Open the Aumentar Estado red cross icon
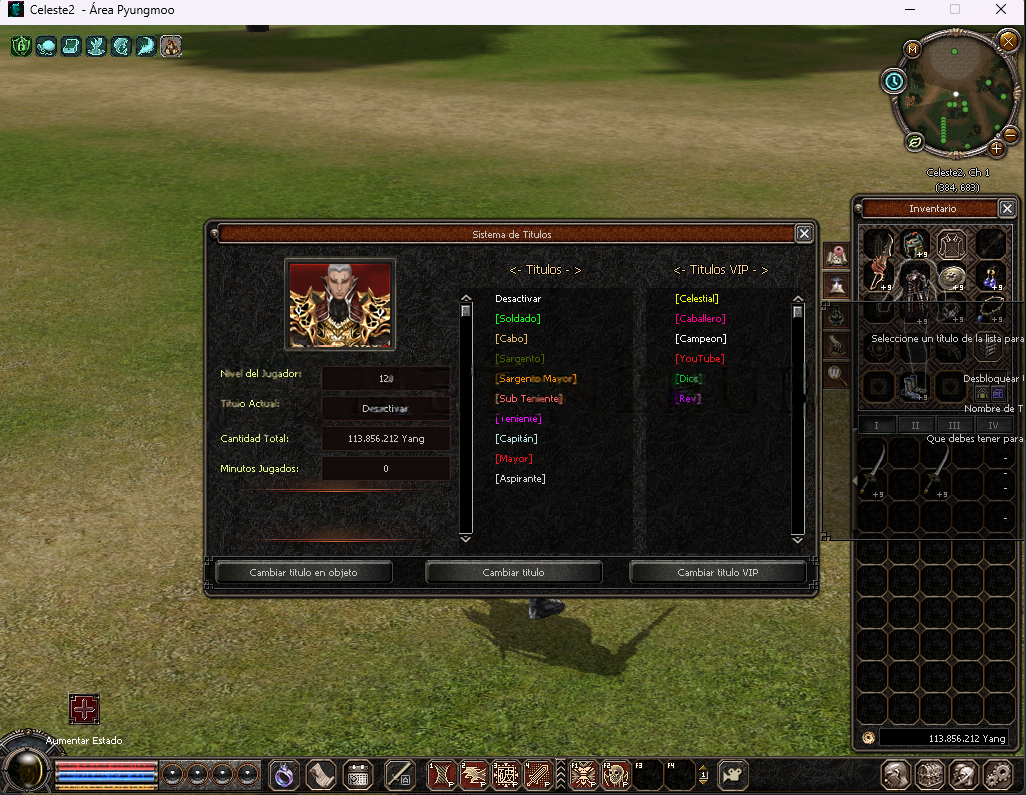The image size is (1026, 795). pos(84,709)
